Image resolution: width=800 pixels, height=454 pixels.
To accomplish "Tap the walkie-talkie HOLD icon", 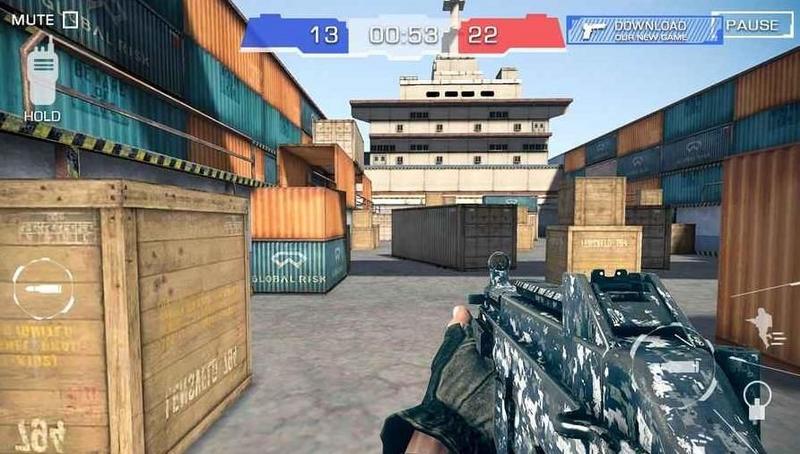I will (x=43, y=75).
